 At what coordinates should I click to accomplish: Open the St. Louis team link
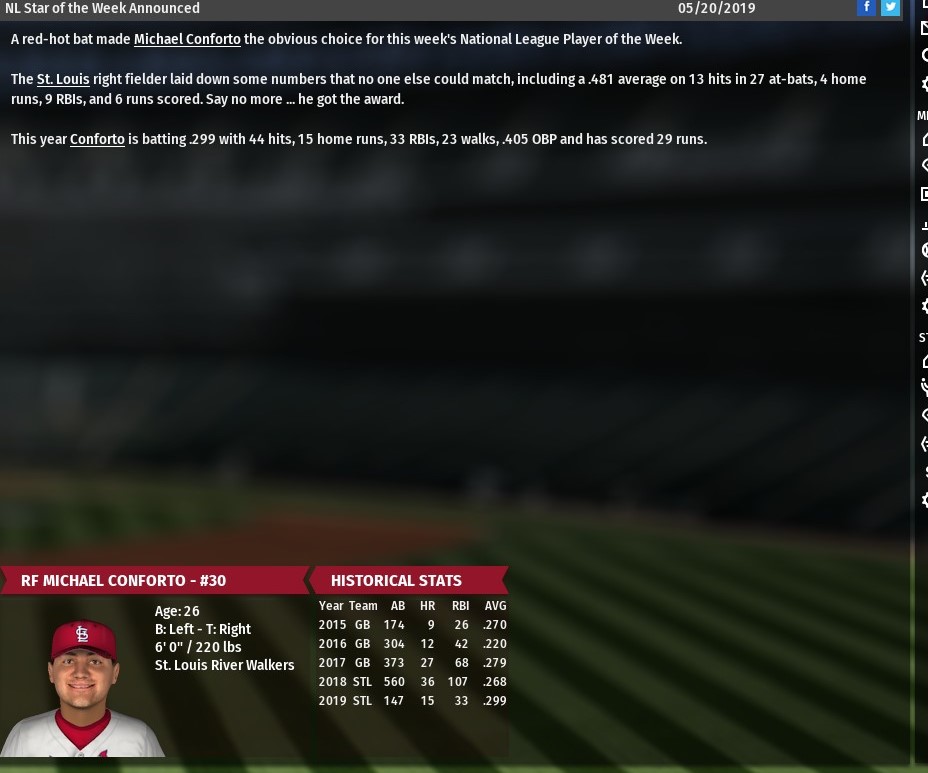[x=63, y=80]
